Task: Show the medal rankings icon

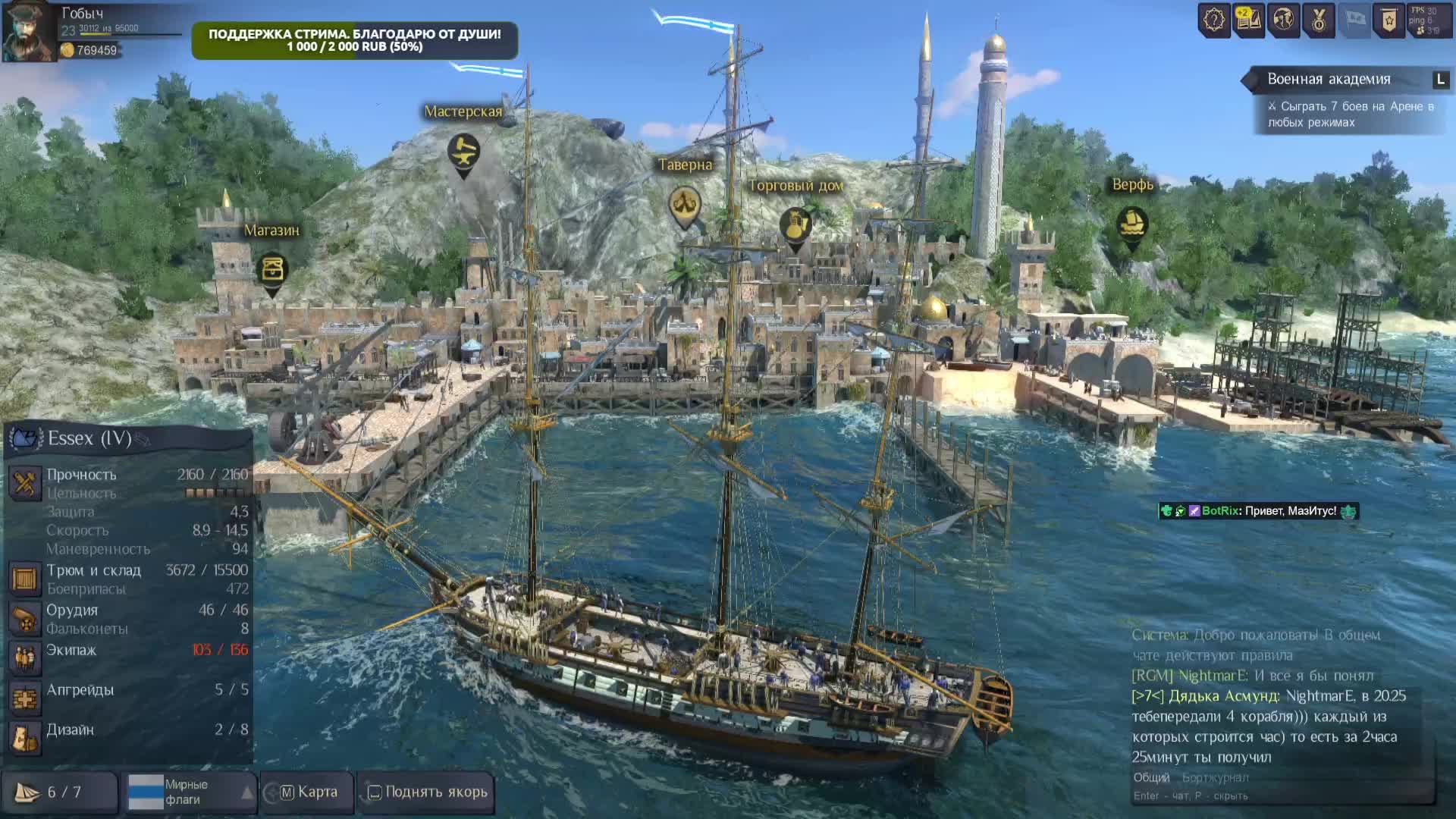Action: click(x=1319, y=20)
